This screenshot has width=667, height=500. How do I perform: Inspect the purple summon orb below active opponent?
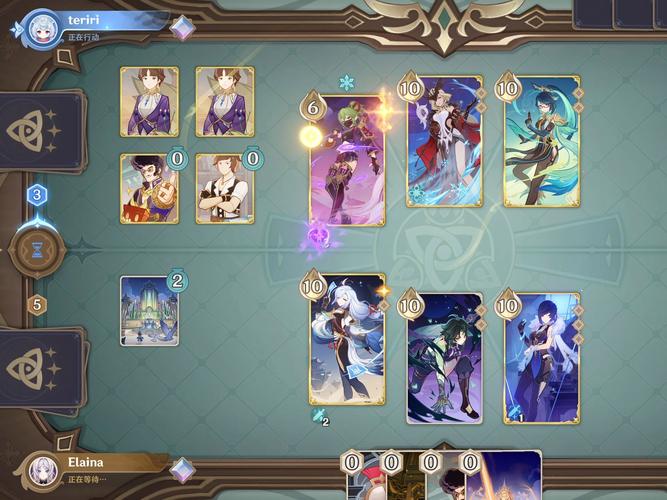[x=320, y=237]
